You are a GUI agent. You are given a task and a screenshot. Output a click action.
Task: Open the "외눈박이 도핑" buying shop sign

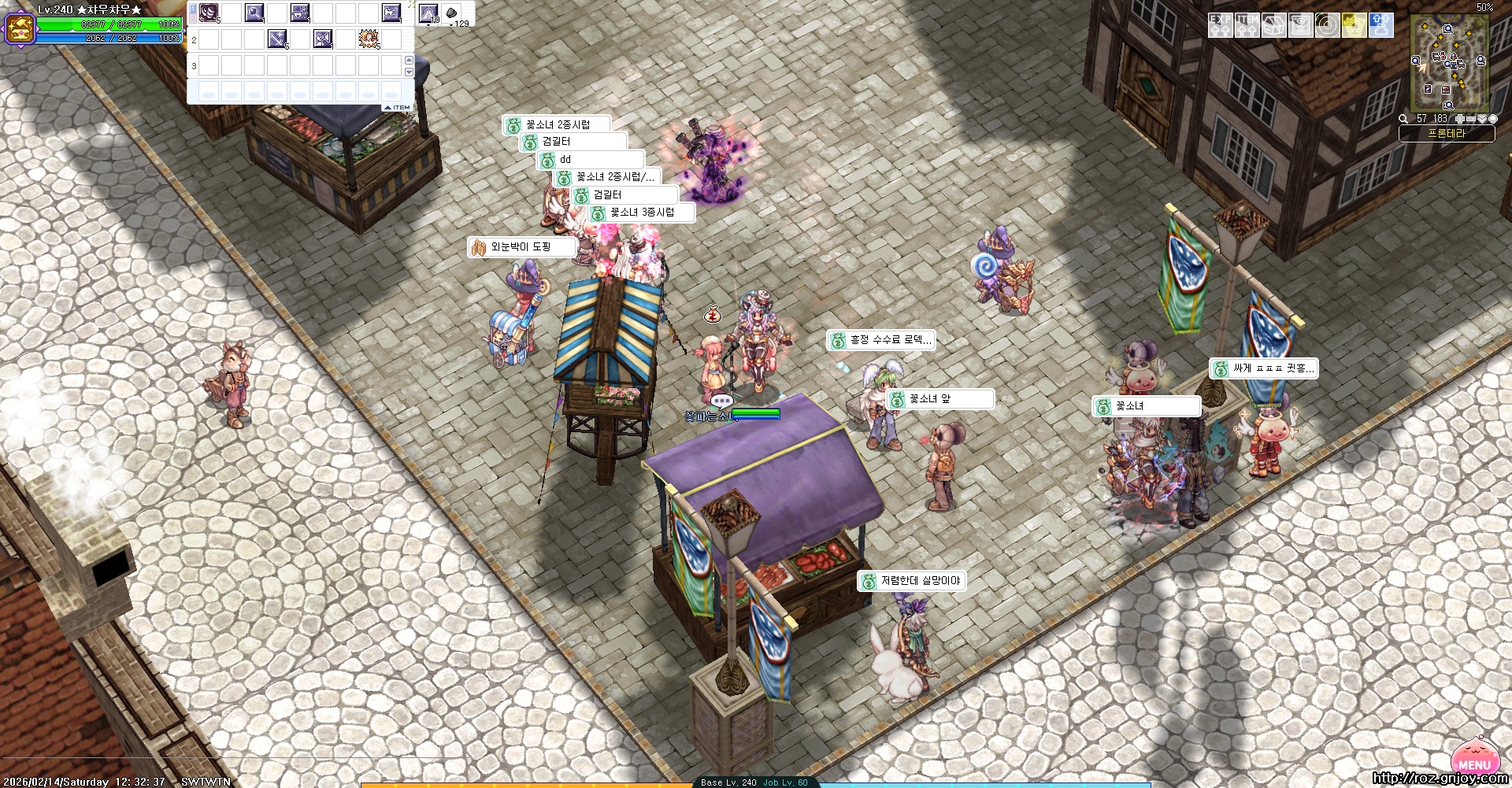[521, 247]
